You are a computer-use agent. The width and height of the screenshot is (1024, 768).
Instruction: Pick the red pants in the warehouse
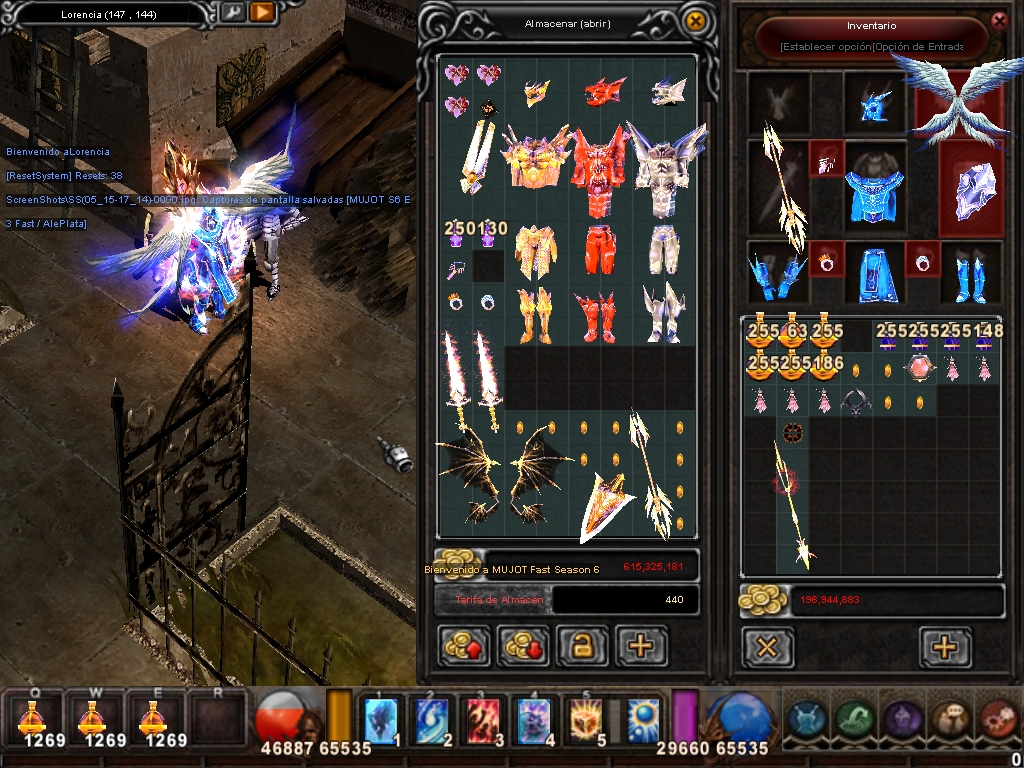598,250
